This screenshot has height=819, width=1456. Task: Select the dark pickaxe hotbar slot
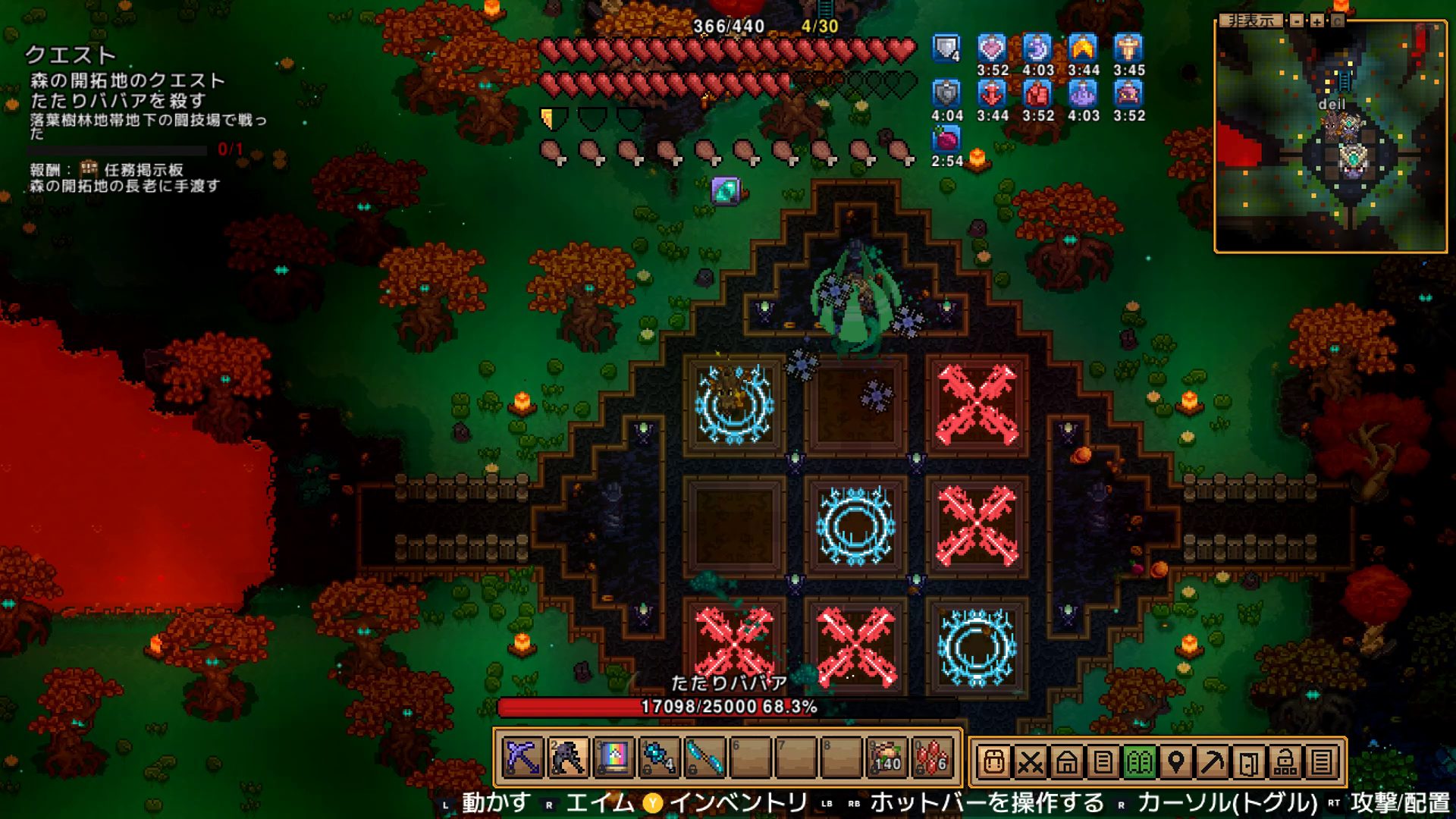[568, 758]
